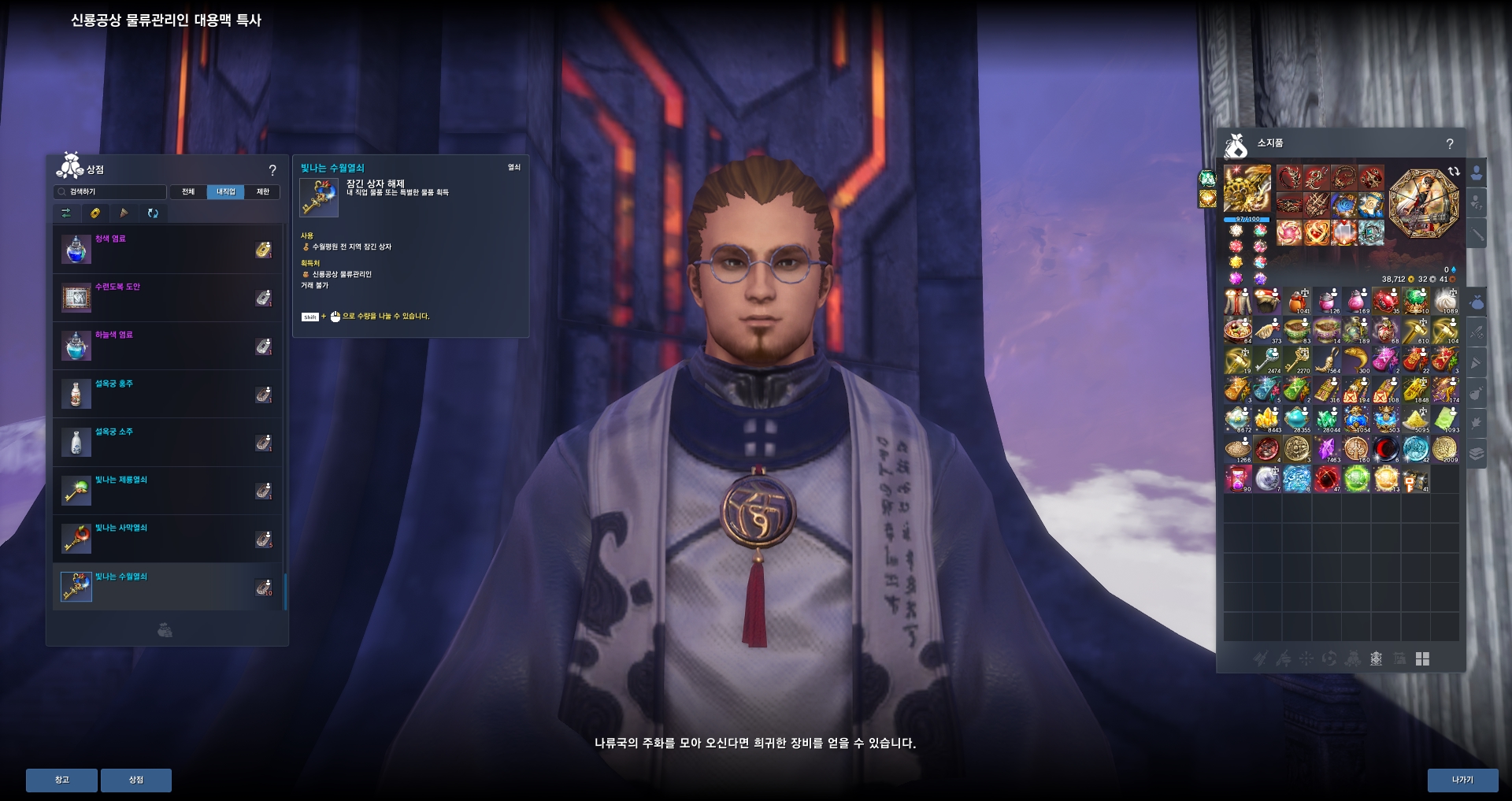Viewport: 1512px width, 801px height.
Task: Switch to the 제한 shop tab
Action: pyautogui.click(x=263, y=191)
